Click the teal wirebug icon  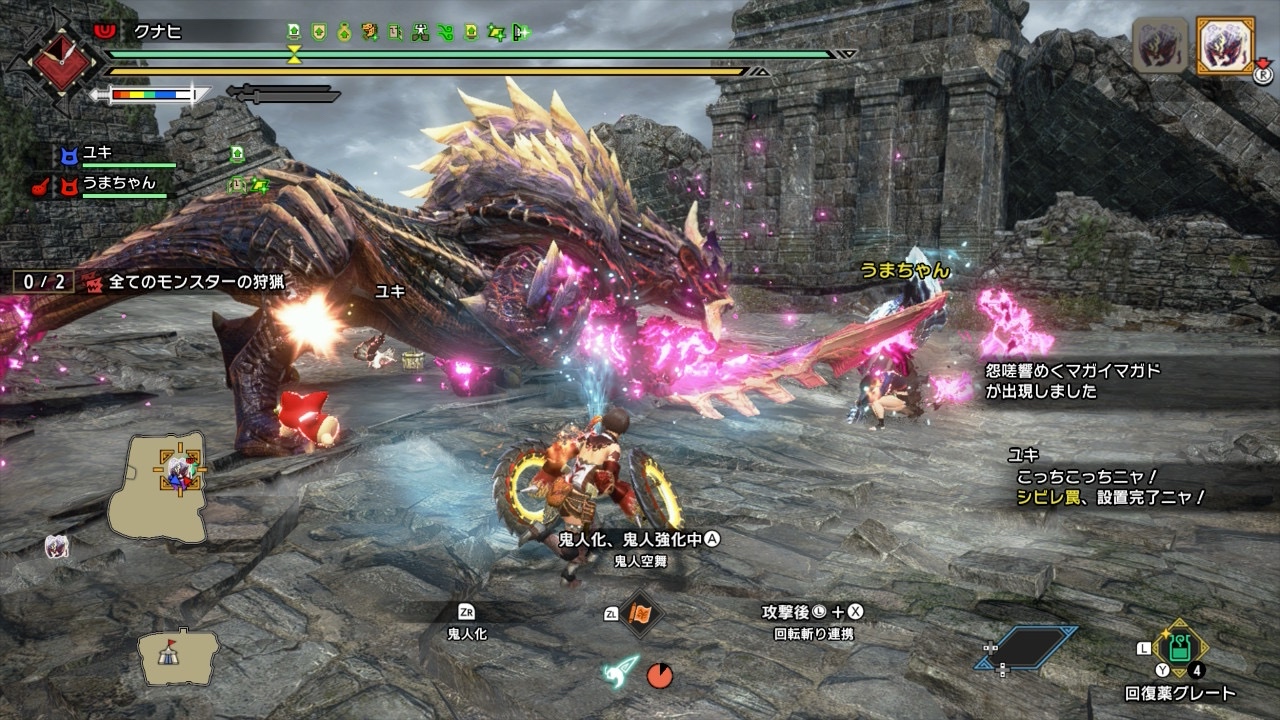coord(620,672)
